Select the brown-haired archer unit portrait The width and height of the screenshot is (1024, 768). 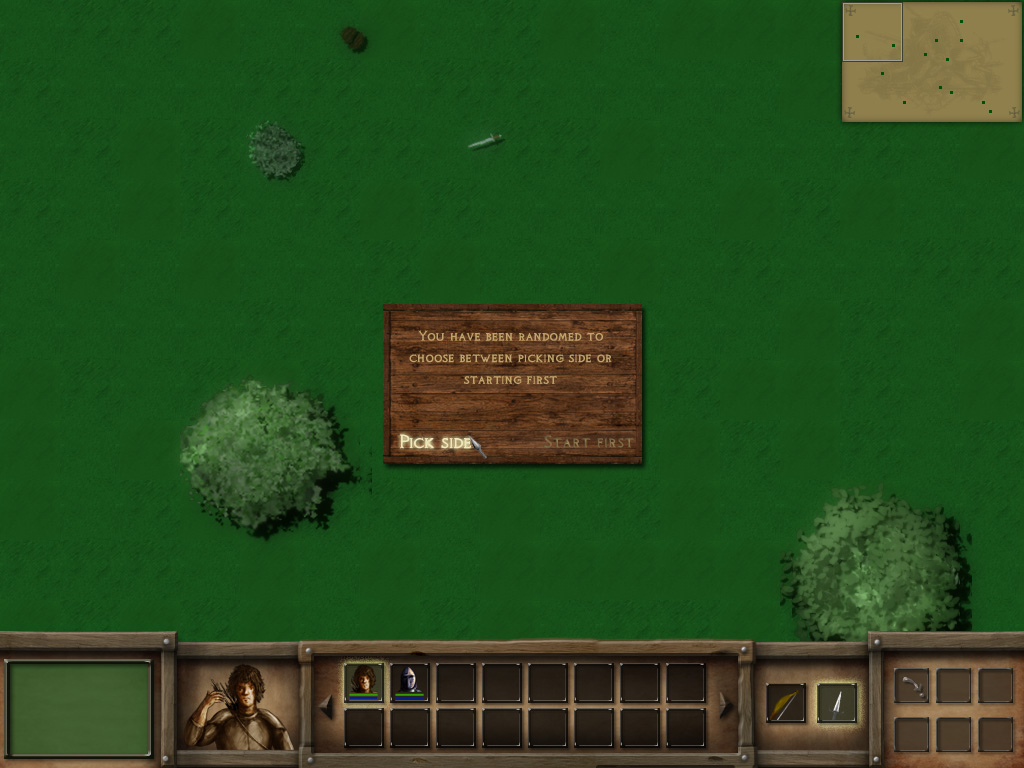point(363,681)
